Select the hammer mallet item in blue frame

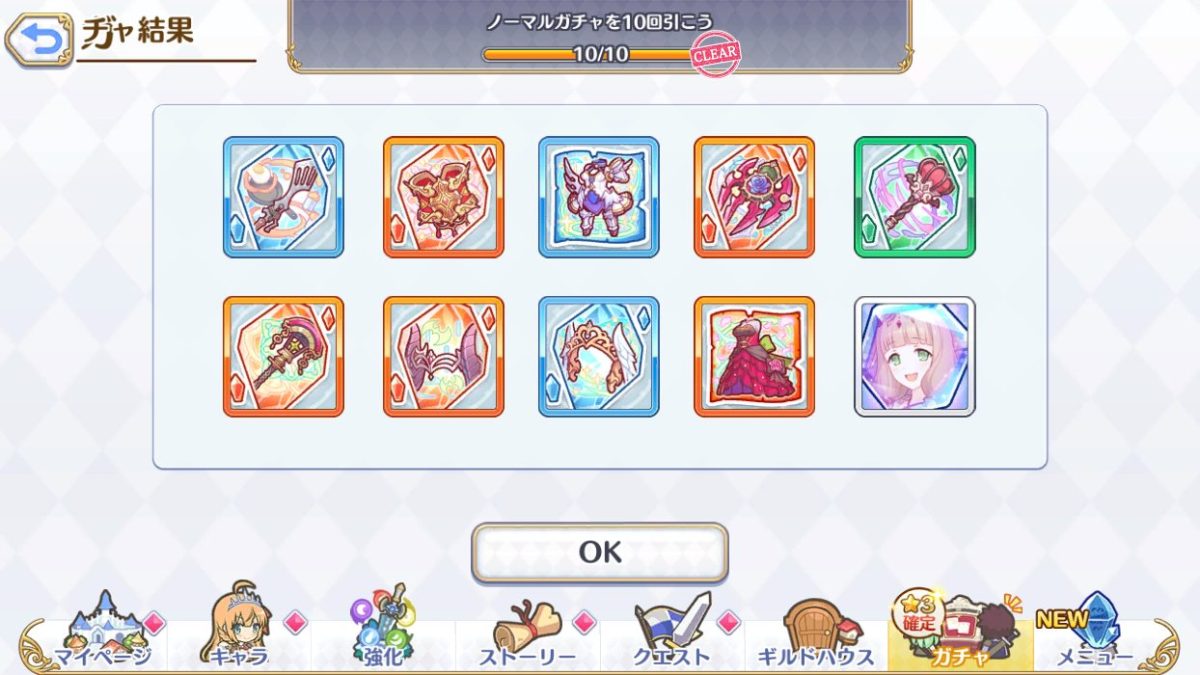pyautogui.click(x=283, y=197)
